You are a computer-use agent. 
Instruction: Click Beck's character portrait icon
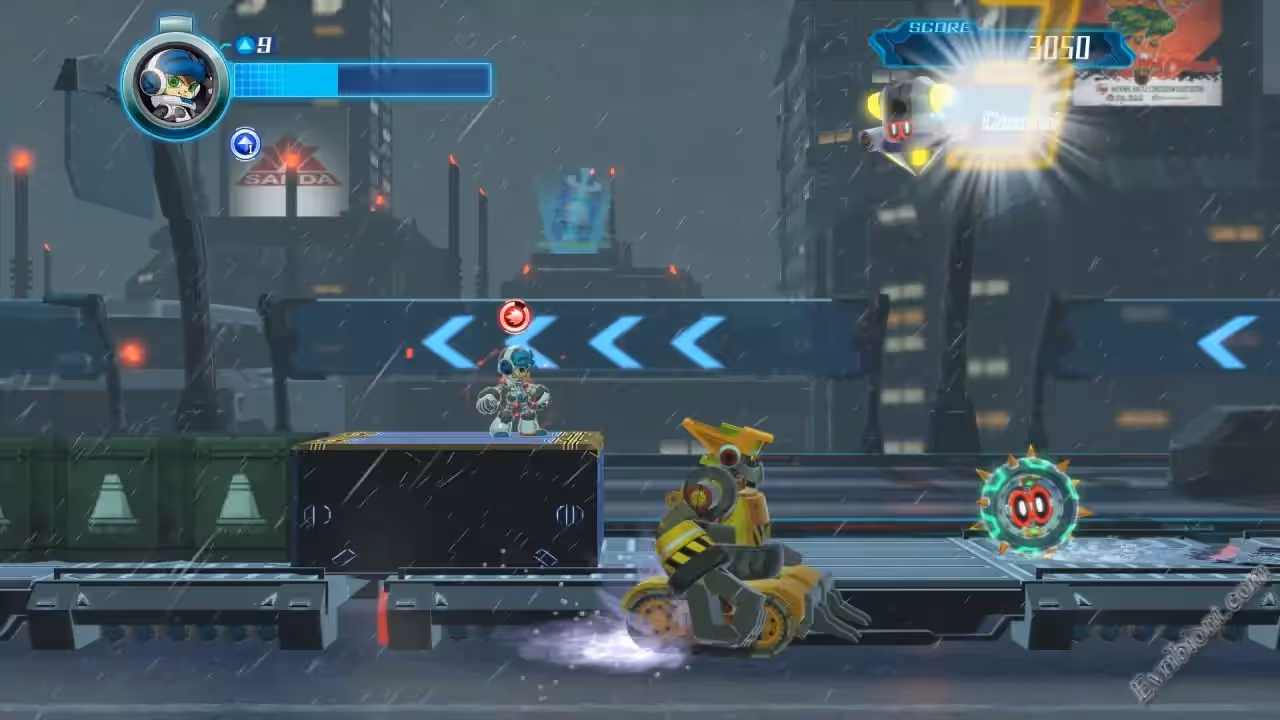[x=176, y=84]
